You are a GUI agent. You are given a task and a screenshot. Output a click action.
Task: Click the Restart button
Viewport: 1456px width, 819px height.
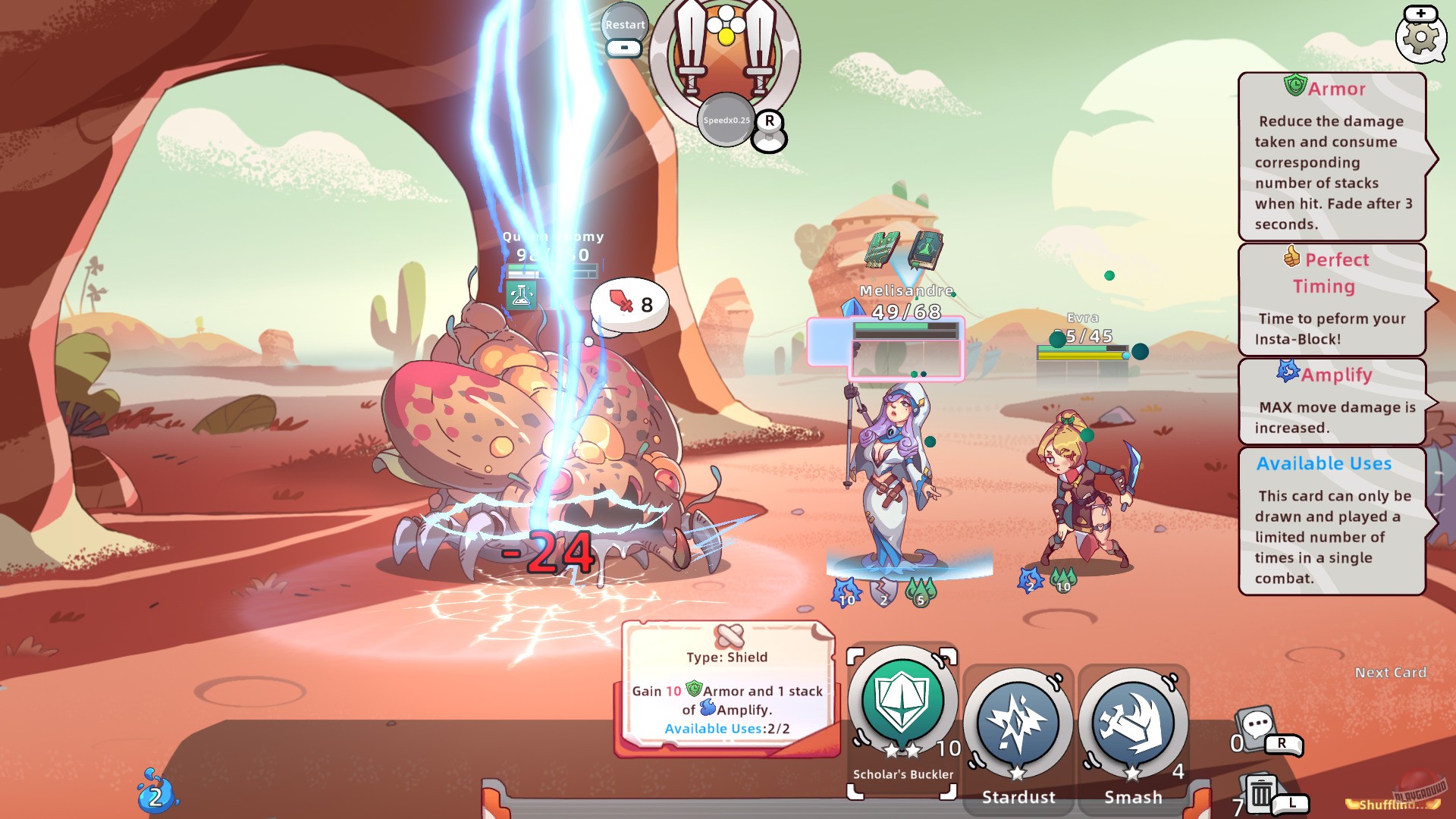pos(624,25)
